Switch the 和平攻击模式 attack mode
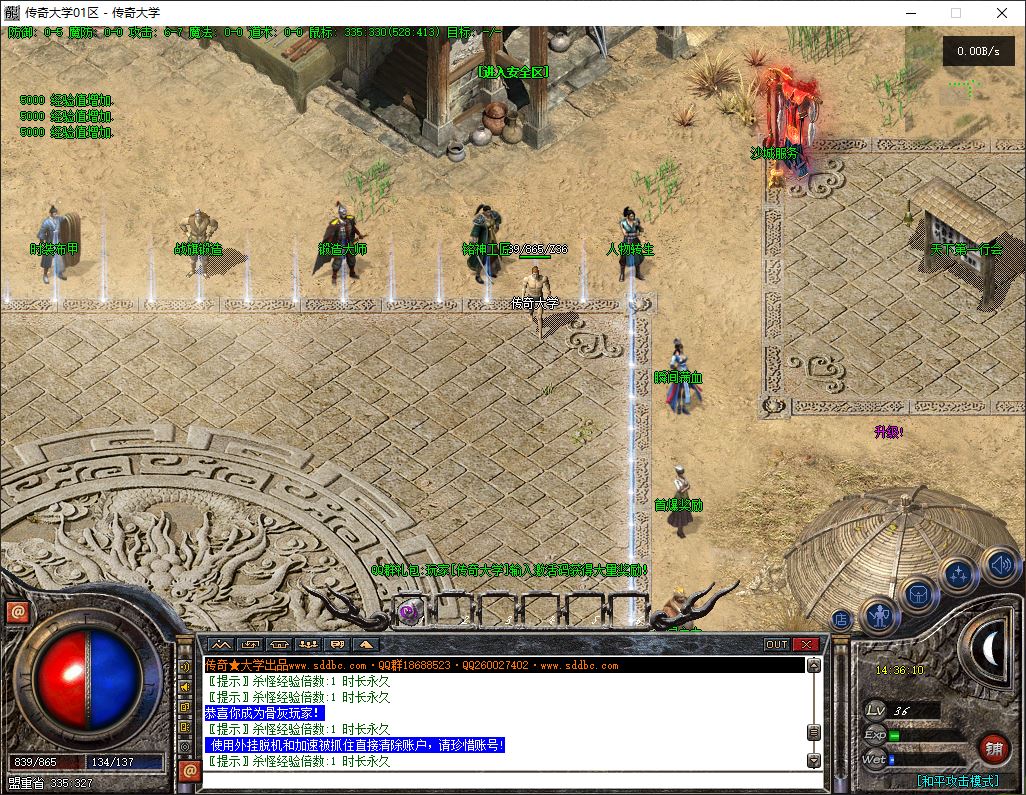The width and height of the screenshot is (1026, 795). coord(957,781)
